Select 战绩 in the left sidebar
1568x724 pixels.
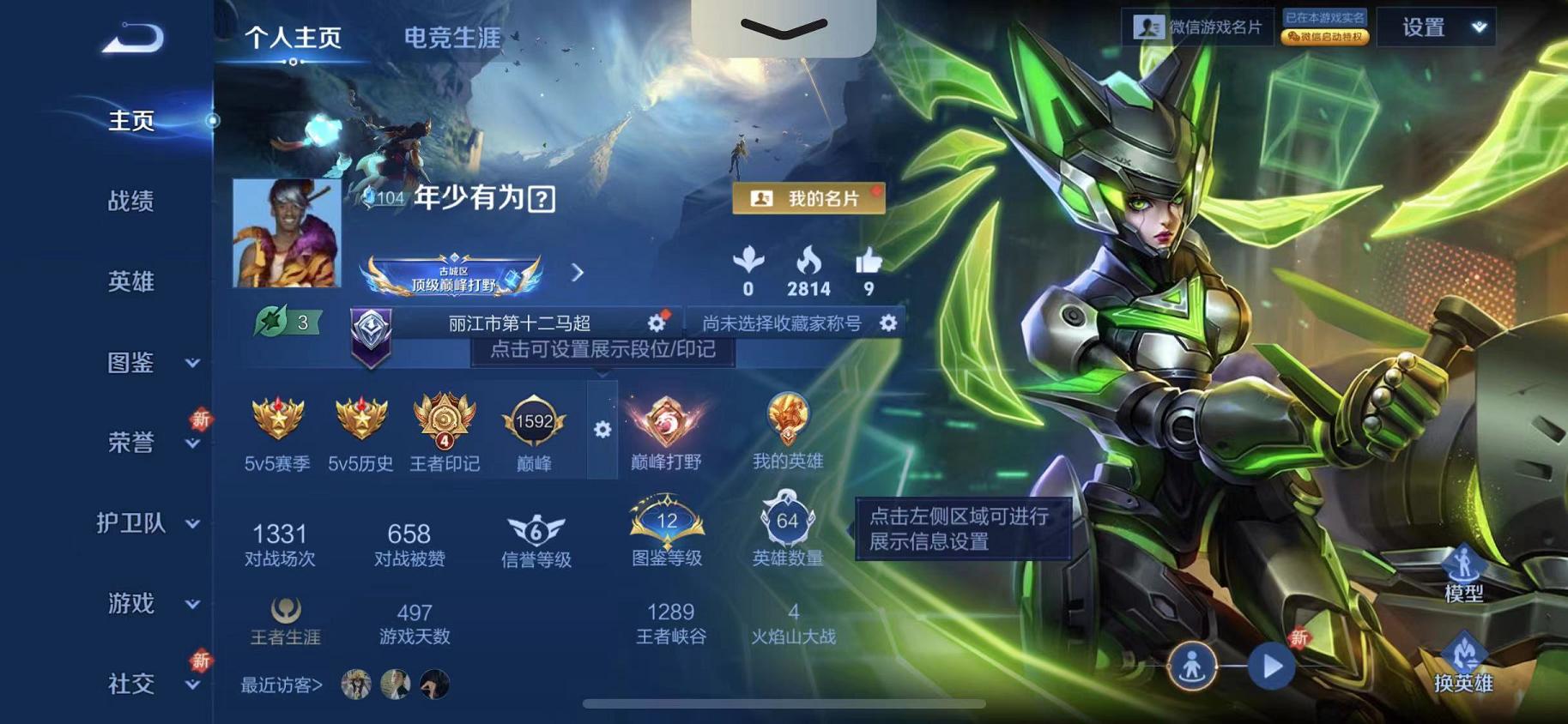click(129, 202)
